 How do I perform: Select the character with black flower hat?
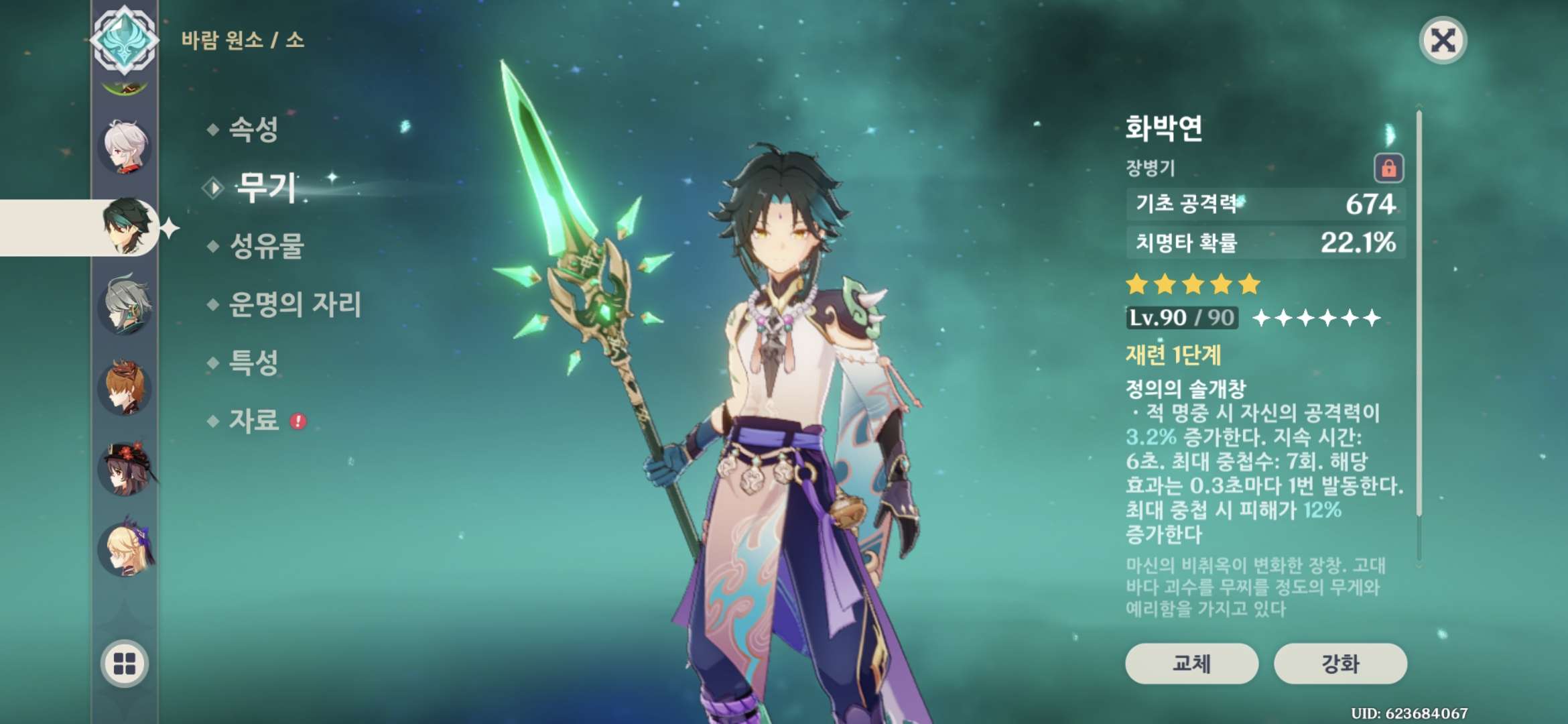[125, 468]
